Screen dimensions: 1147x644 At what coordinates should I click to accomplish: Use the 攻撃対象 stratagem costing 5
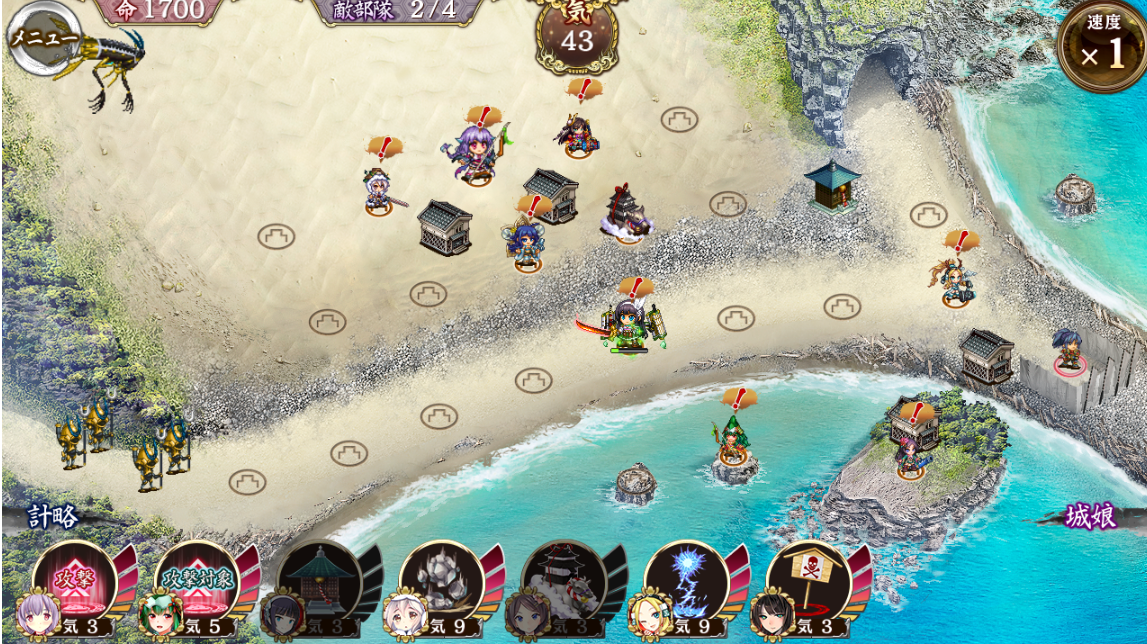point(196,583)
